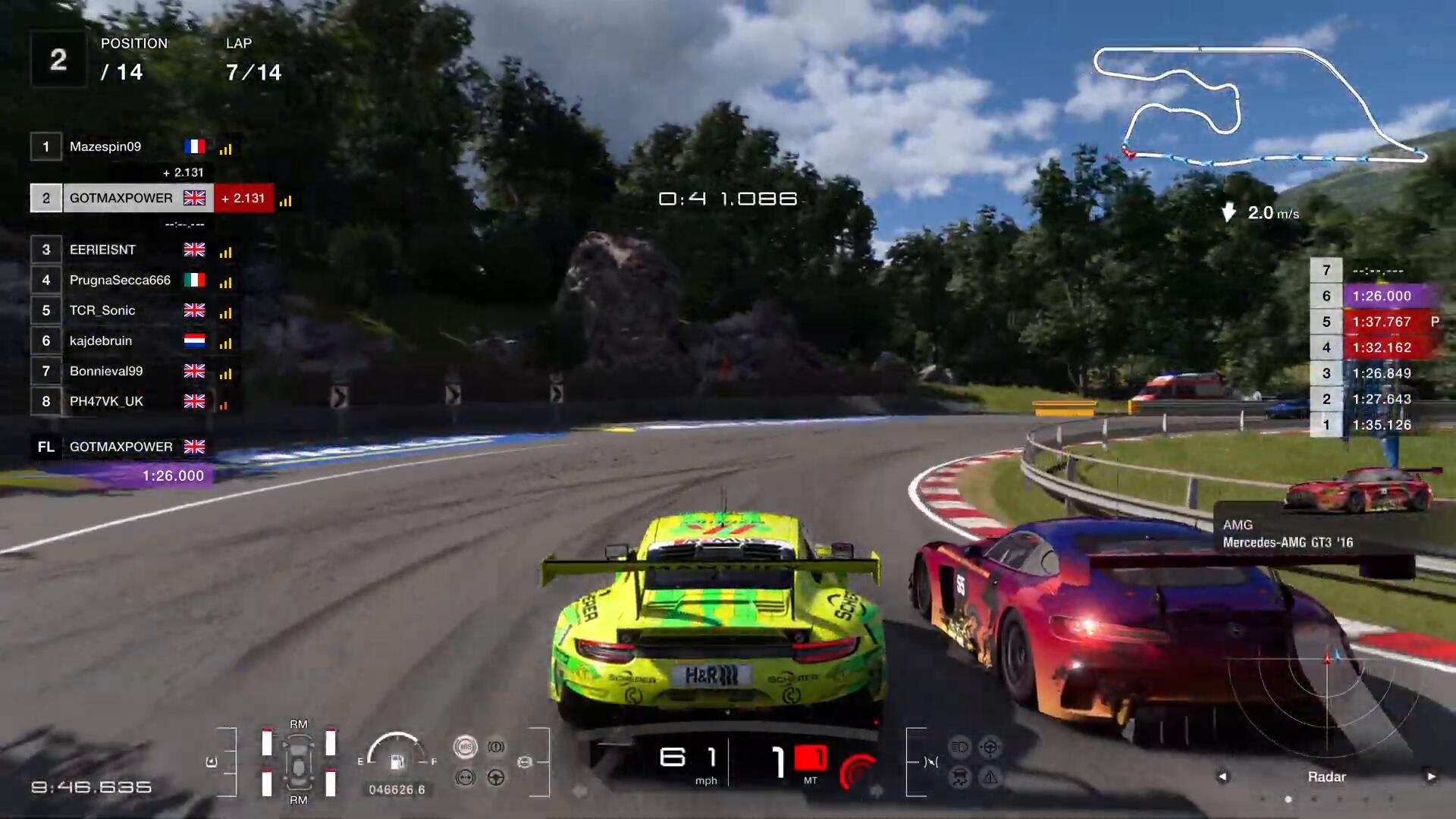Choose Bonnieval99 from the driver list

pyautogui.click(x=106, y=372)
